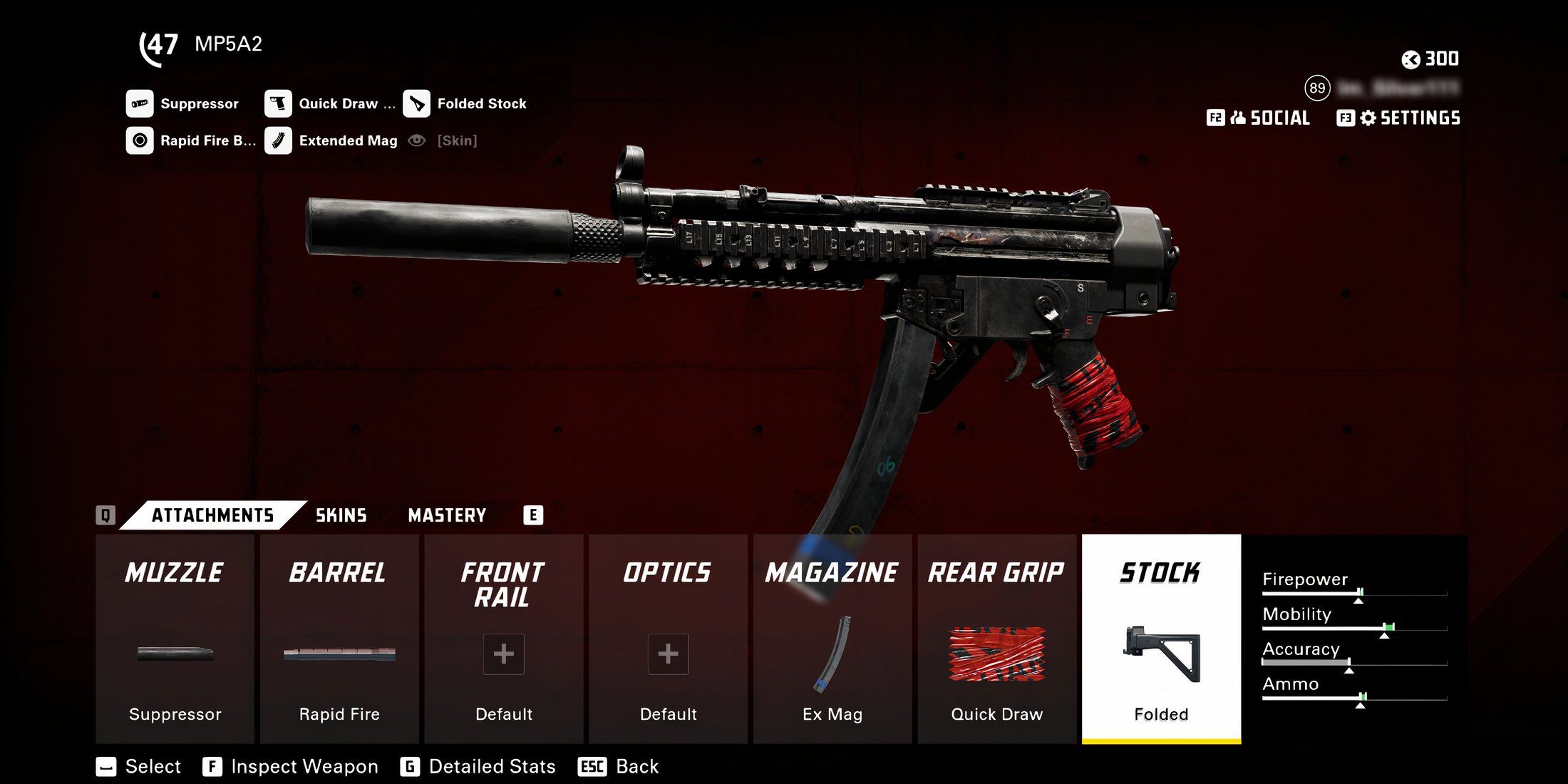Image resolution: width=1568 pixels, height=784 pixels.
Task: Click Inspect Weapon
Action: 291,766
